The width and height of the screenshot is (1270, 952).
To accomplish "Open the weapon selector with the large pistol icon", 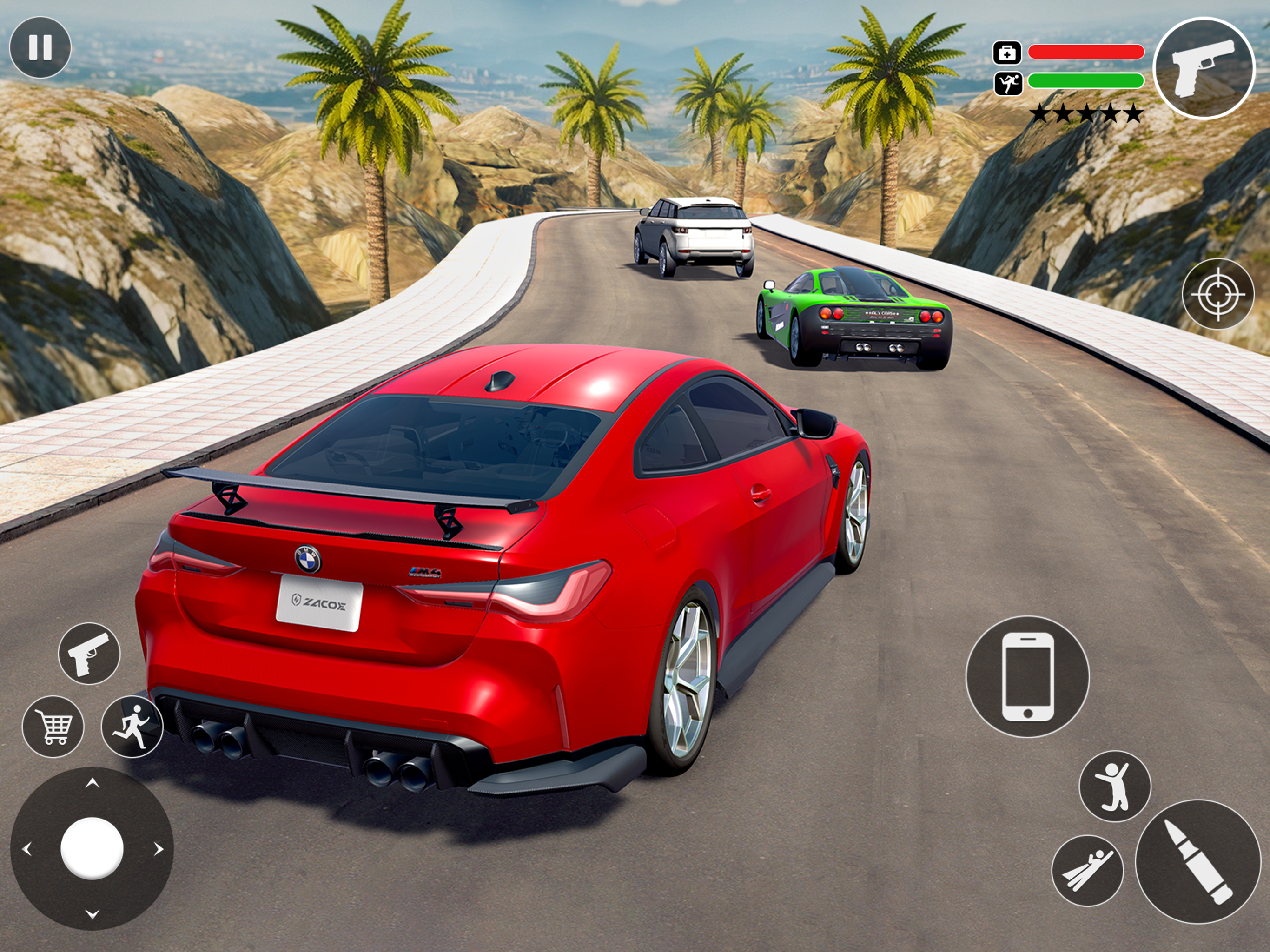I will 1204,68.
